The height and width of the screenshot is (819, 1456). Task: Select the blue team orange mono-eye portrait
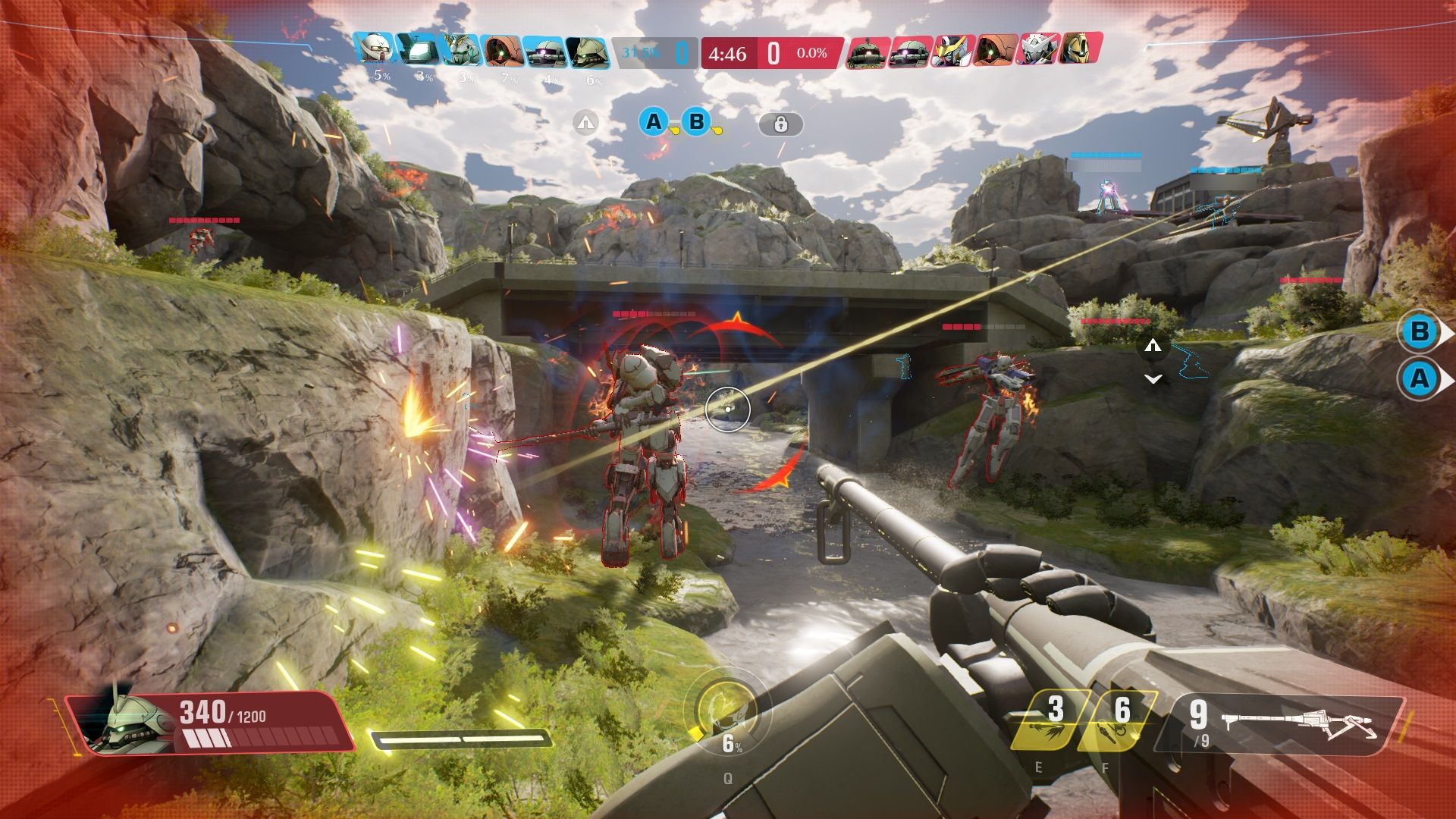pyautogui.click(x=503, y=51)
